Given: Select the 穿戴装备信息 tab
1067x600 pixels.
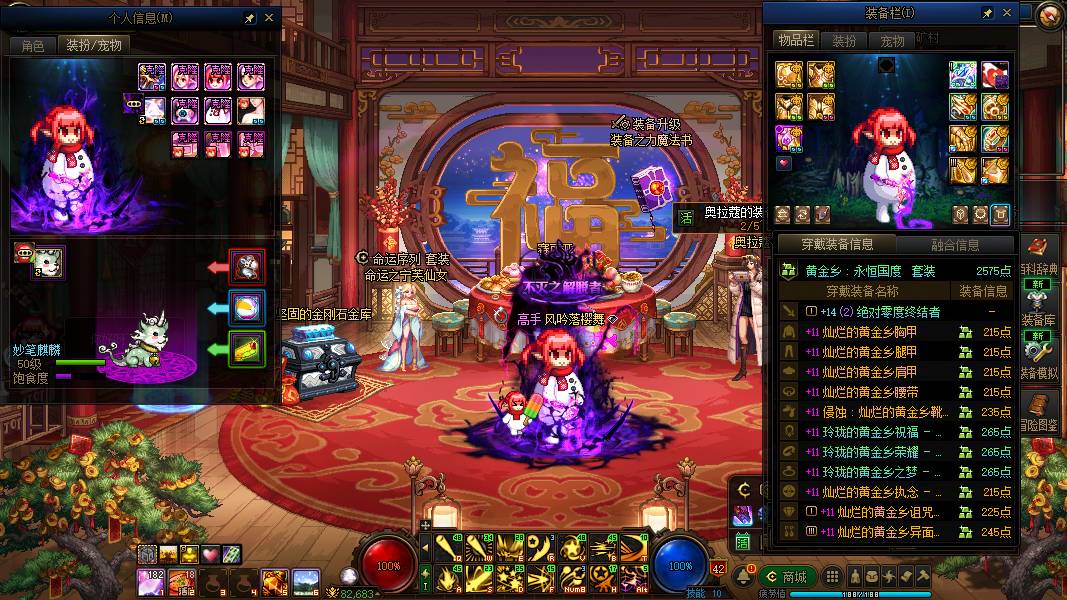Looking at the screenshot, I should coord(838,244).
